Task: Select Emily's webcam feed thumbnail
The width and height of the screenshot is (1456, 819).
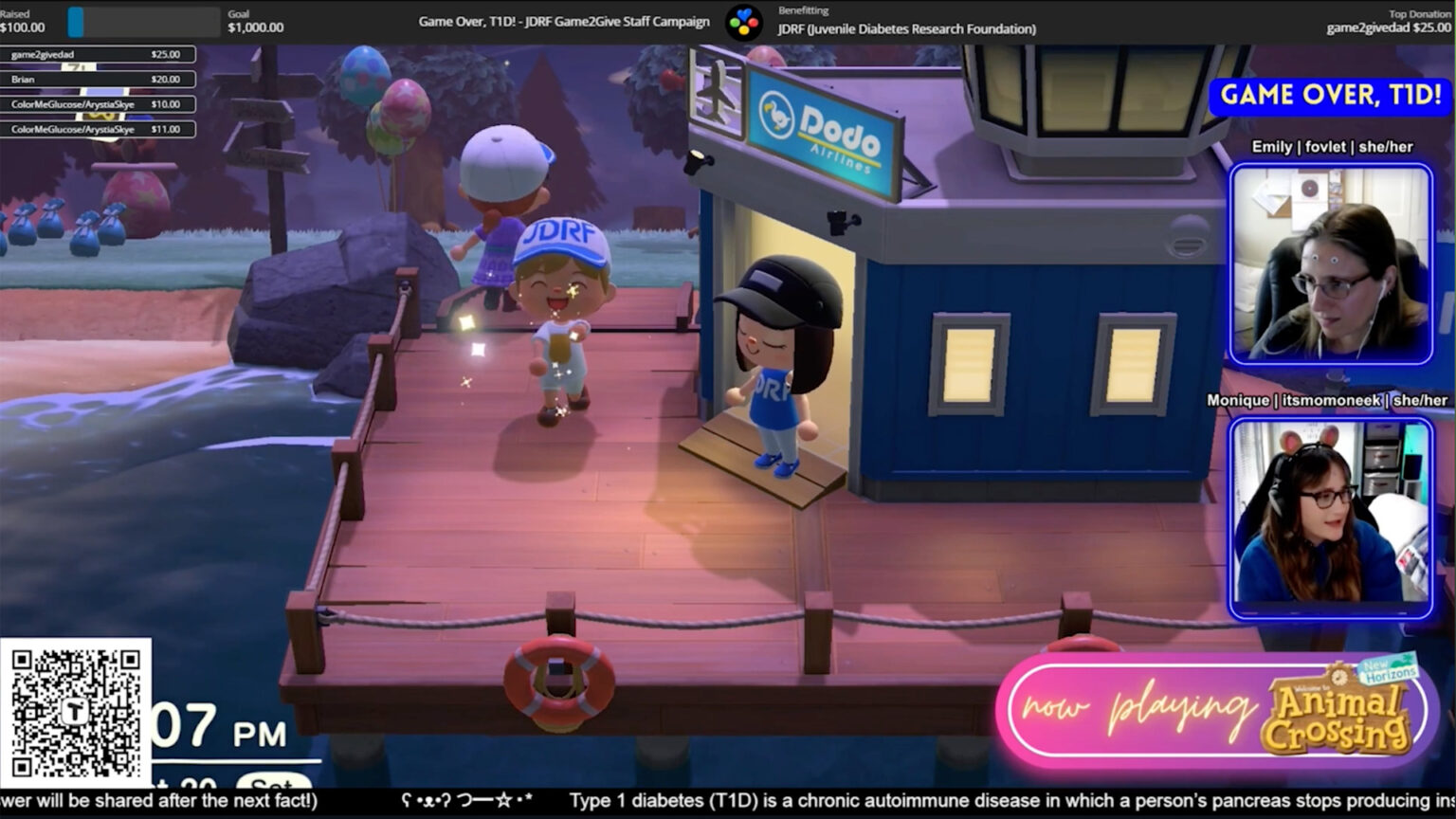Action: click(1330, 264)
